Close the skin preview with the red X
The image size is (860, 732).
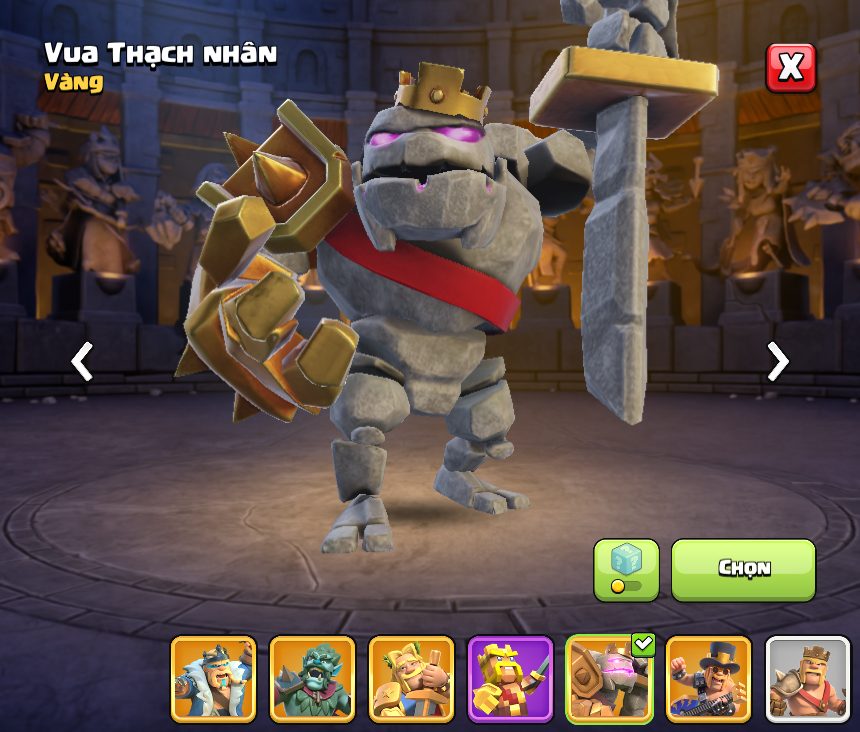click(790, 68)
